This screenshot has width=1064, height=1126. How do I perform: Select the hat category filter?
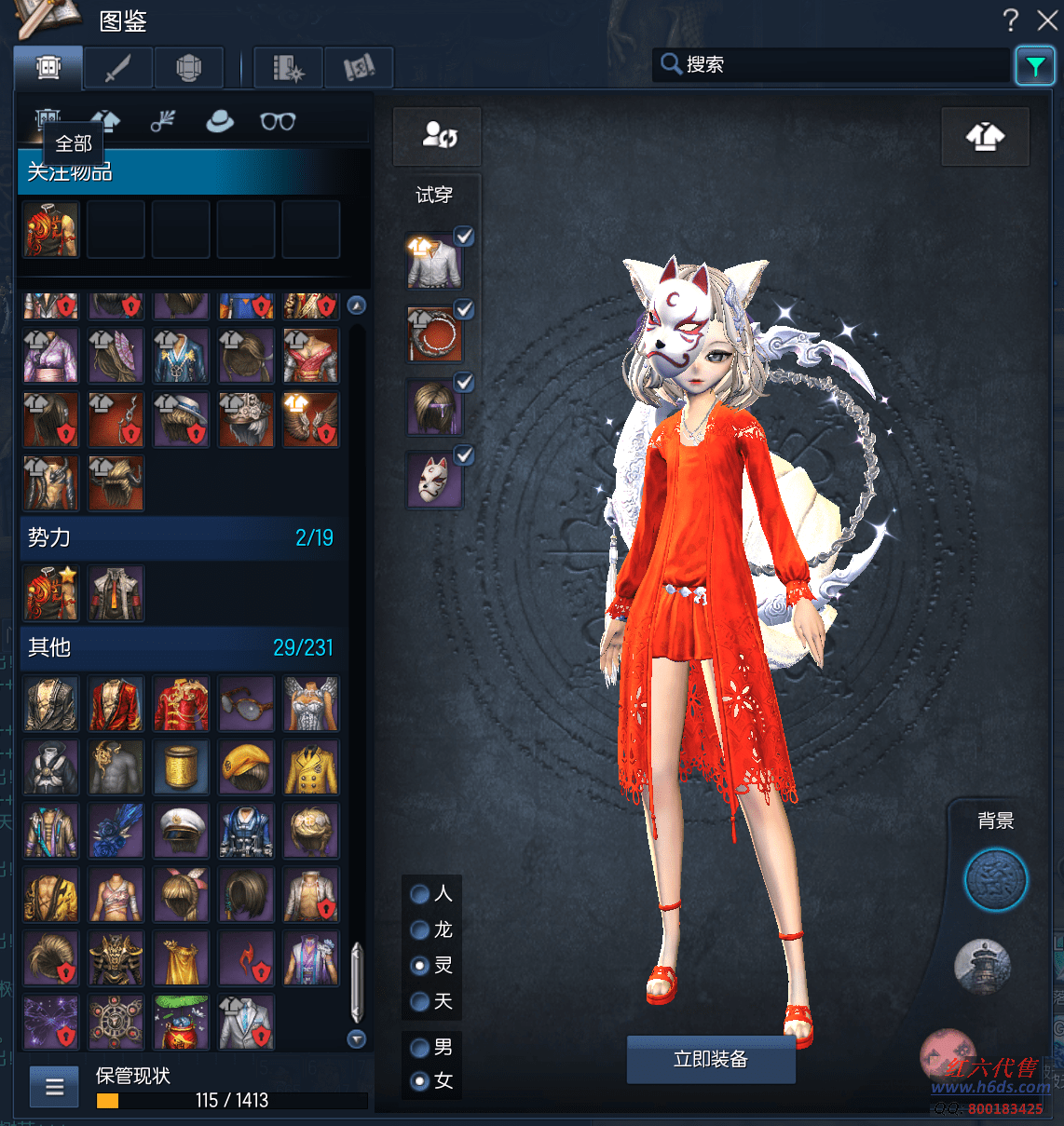[x=220, y=121]
